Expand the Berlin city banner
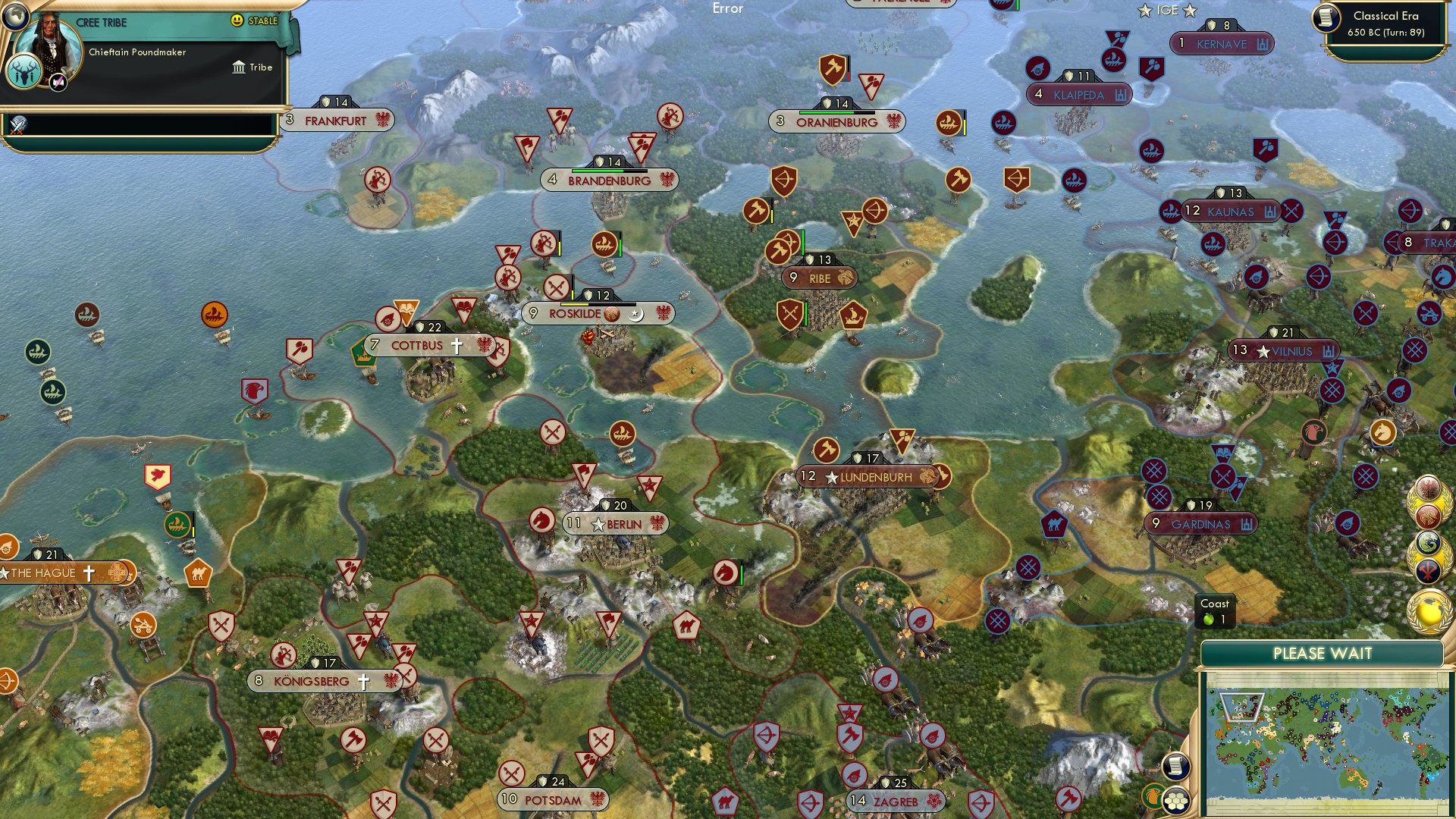This screenshot has height=819, width=1456. 616,524
